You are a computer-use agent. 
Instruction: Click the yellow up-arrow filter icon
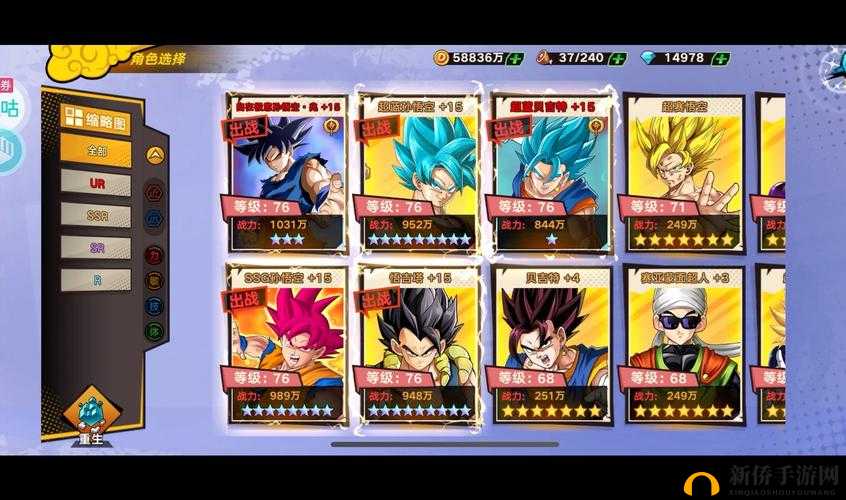[x=154, y=155]
